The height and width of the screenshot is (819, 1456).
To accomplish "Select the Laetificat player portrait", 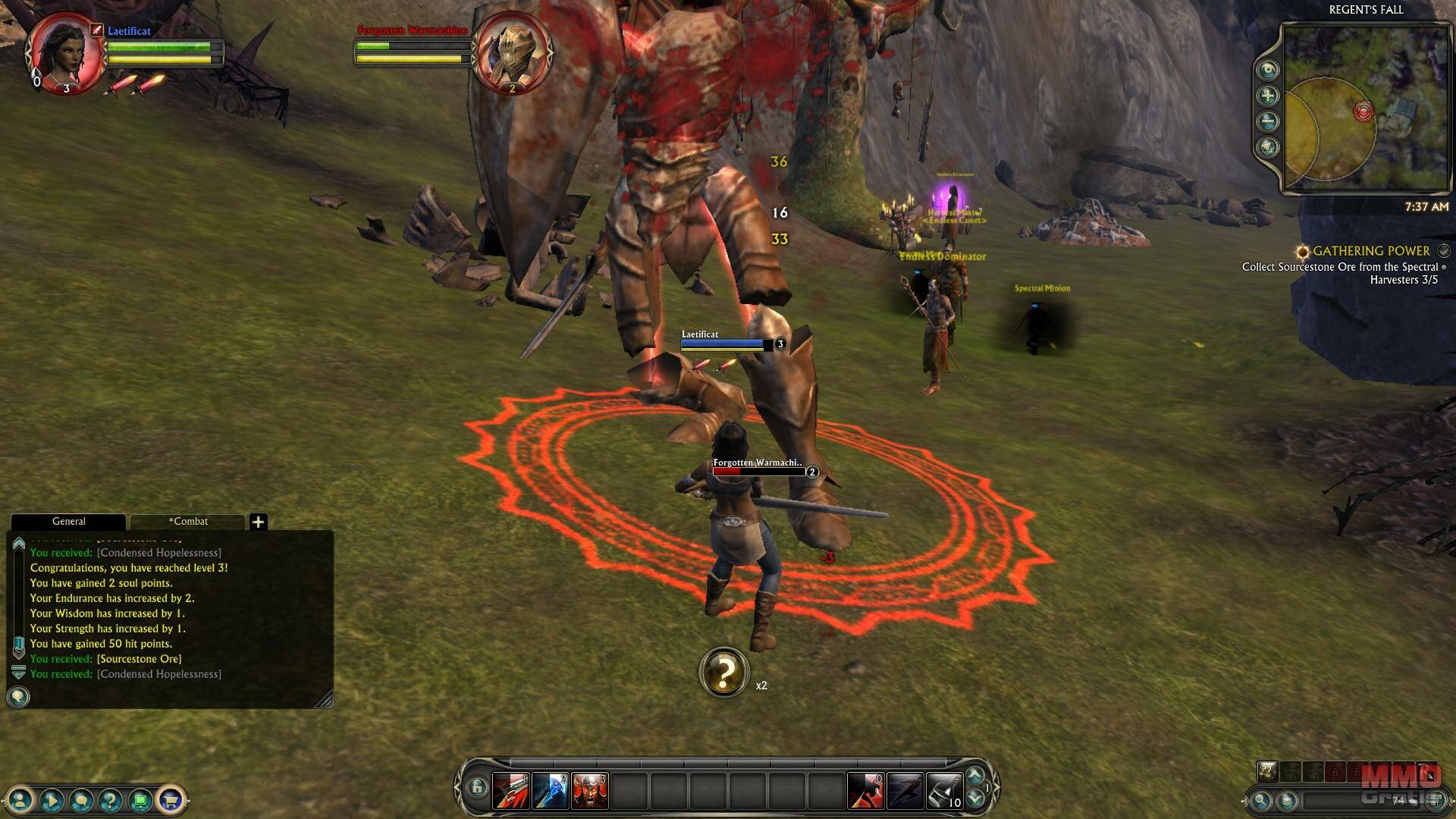I will (65, 53).
